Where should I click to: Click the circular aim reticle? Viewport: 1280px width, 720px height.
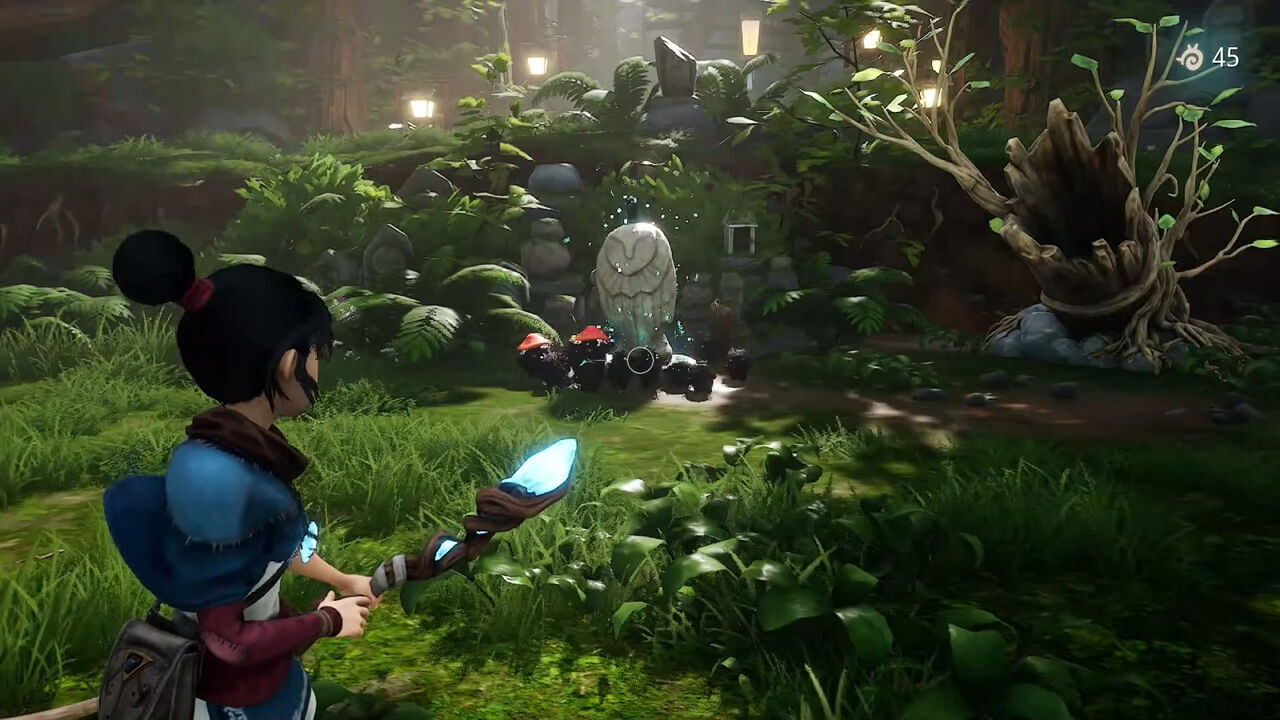[640, 360]
